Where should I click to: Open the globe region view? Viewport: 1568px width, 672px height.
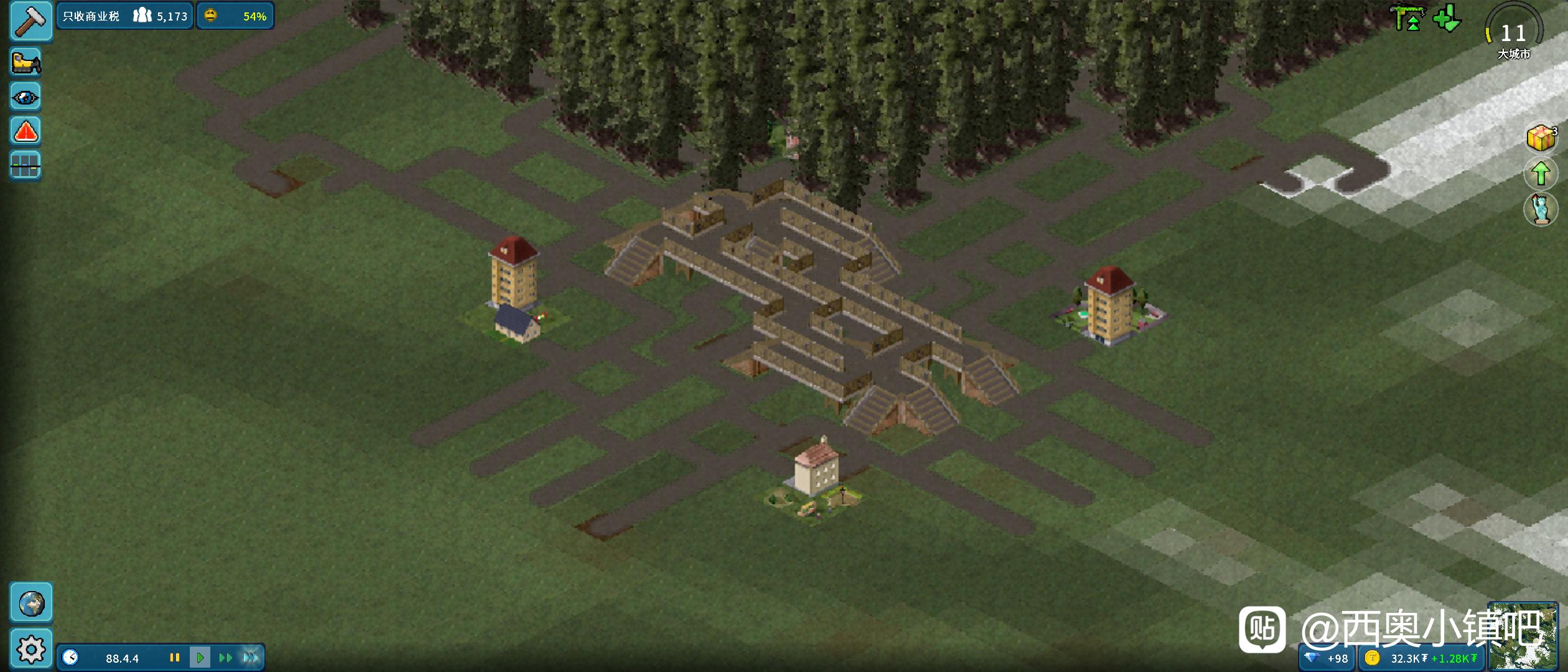tap(30, 603)
